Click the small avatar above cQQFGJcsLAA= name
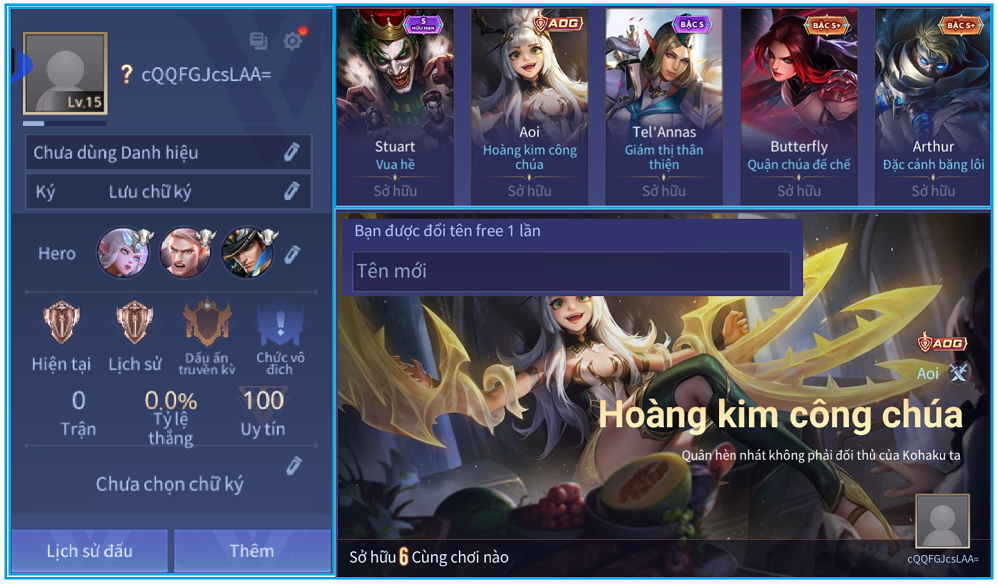 (x=942, y=521)
